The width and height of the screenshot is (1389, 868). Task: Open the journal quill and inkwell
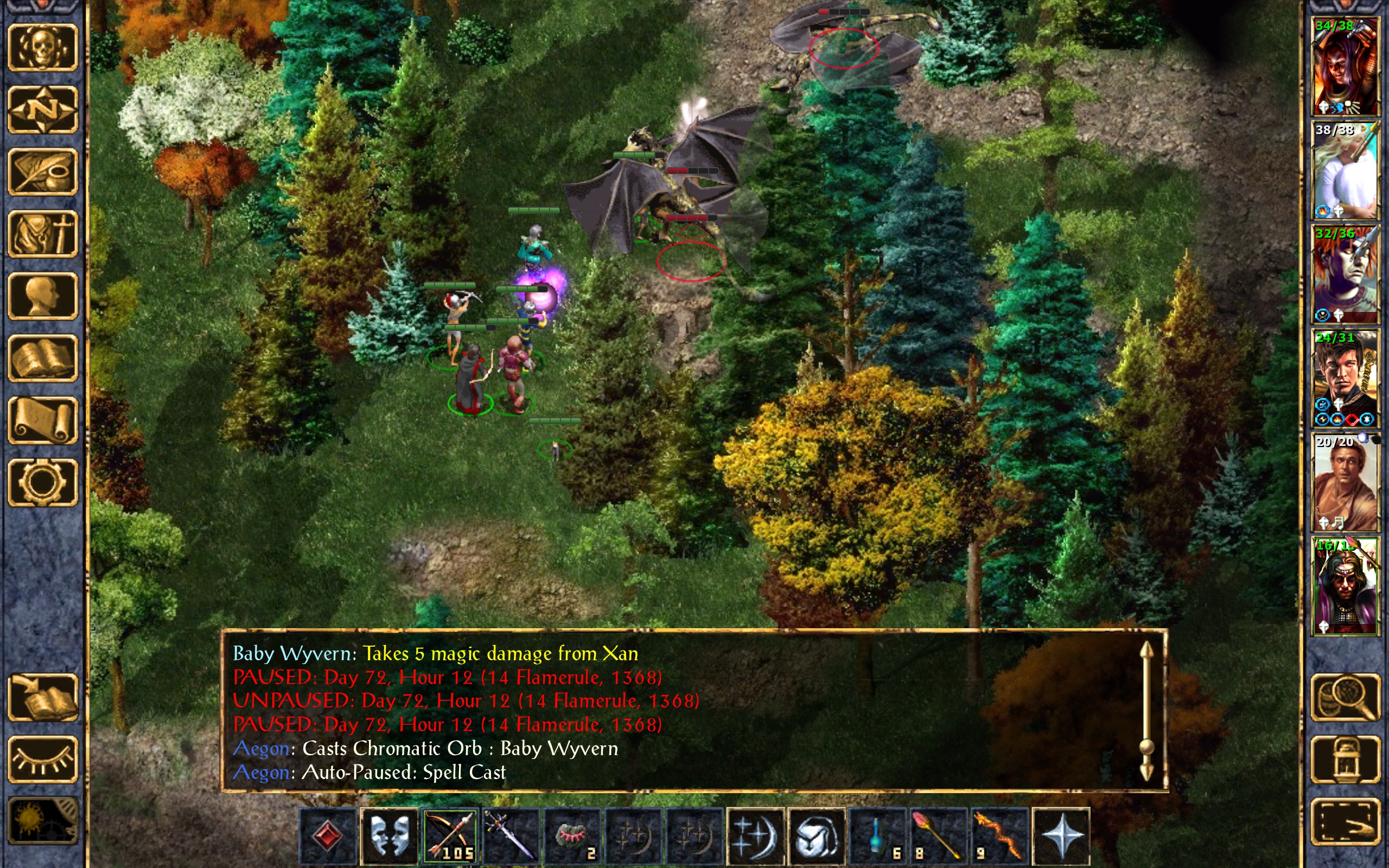point(42,171)
